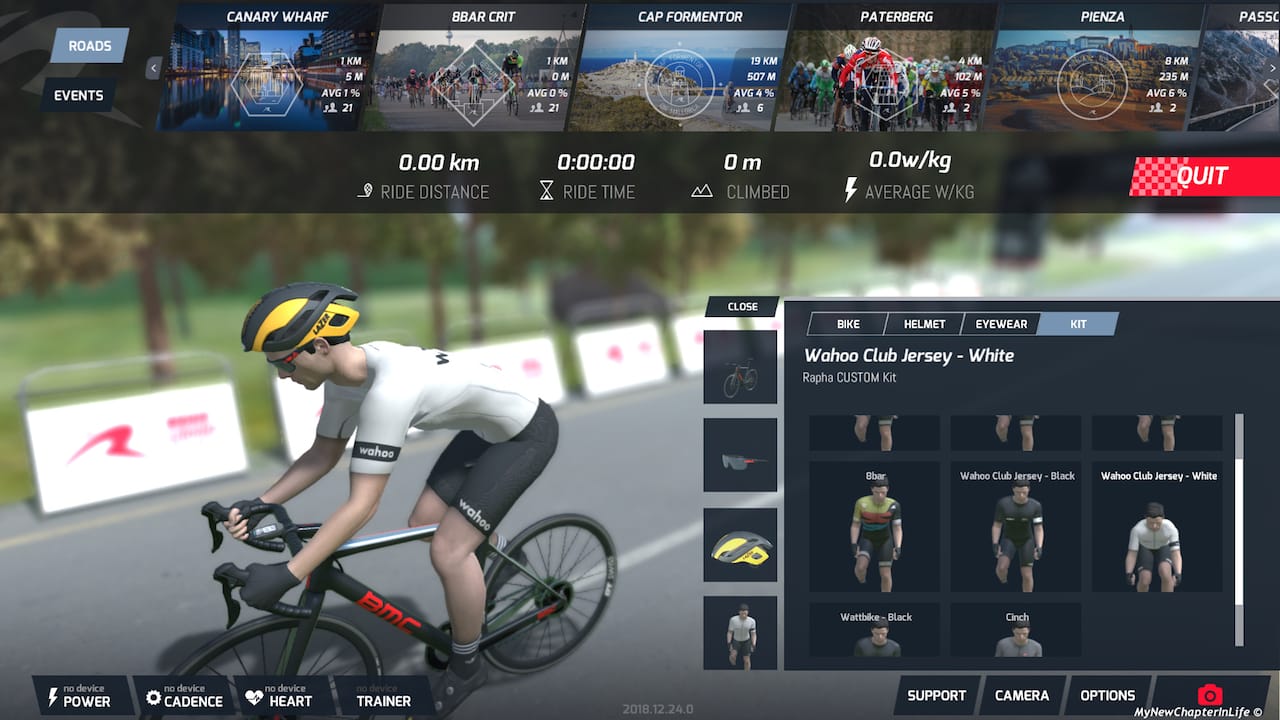Click the Cadence sensor gear icon
This screenshot has width=1280, height=720.
pos(155,697)
